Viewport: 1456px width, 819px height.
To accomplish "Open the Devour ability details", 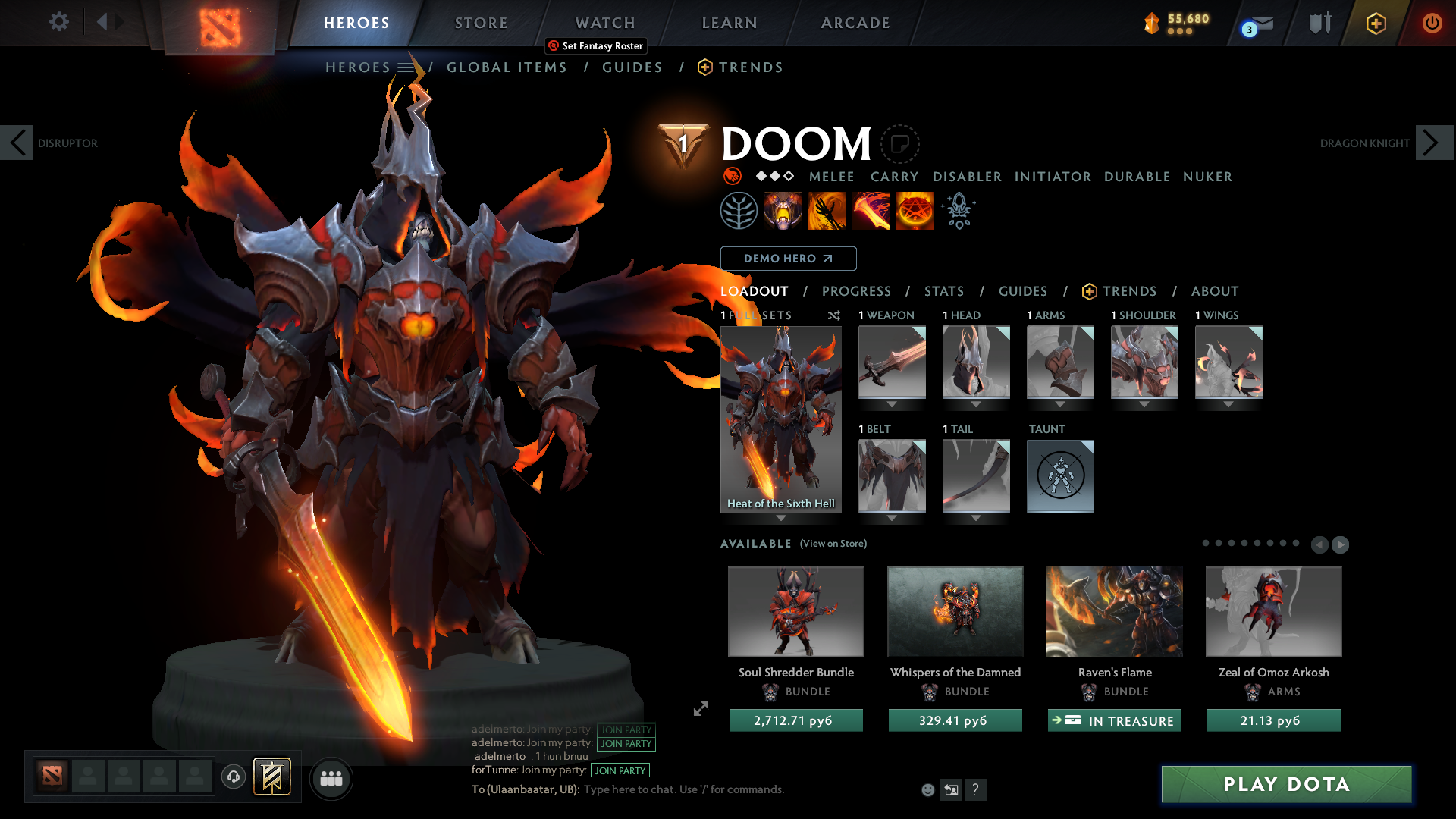I will (x=783, y=210).
